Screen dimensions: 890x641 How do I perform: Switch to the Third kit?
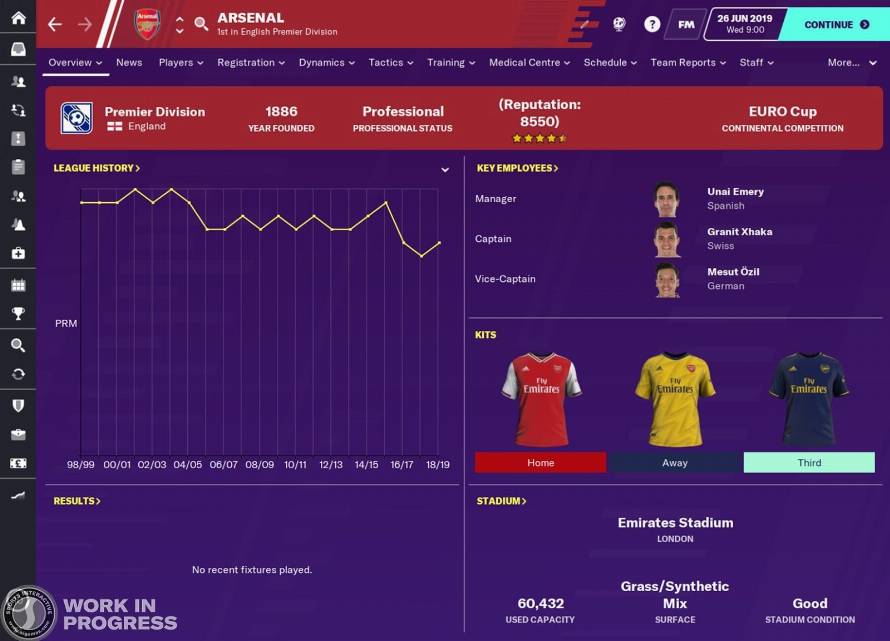[x=809, y=463]
